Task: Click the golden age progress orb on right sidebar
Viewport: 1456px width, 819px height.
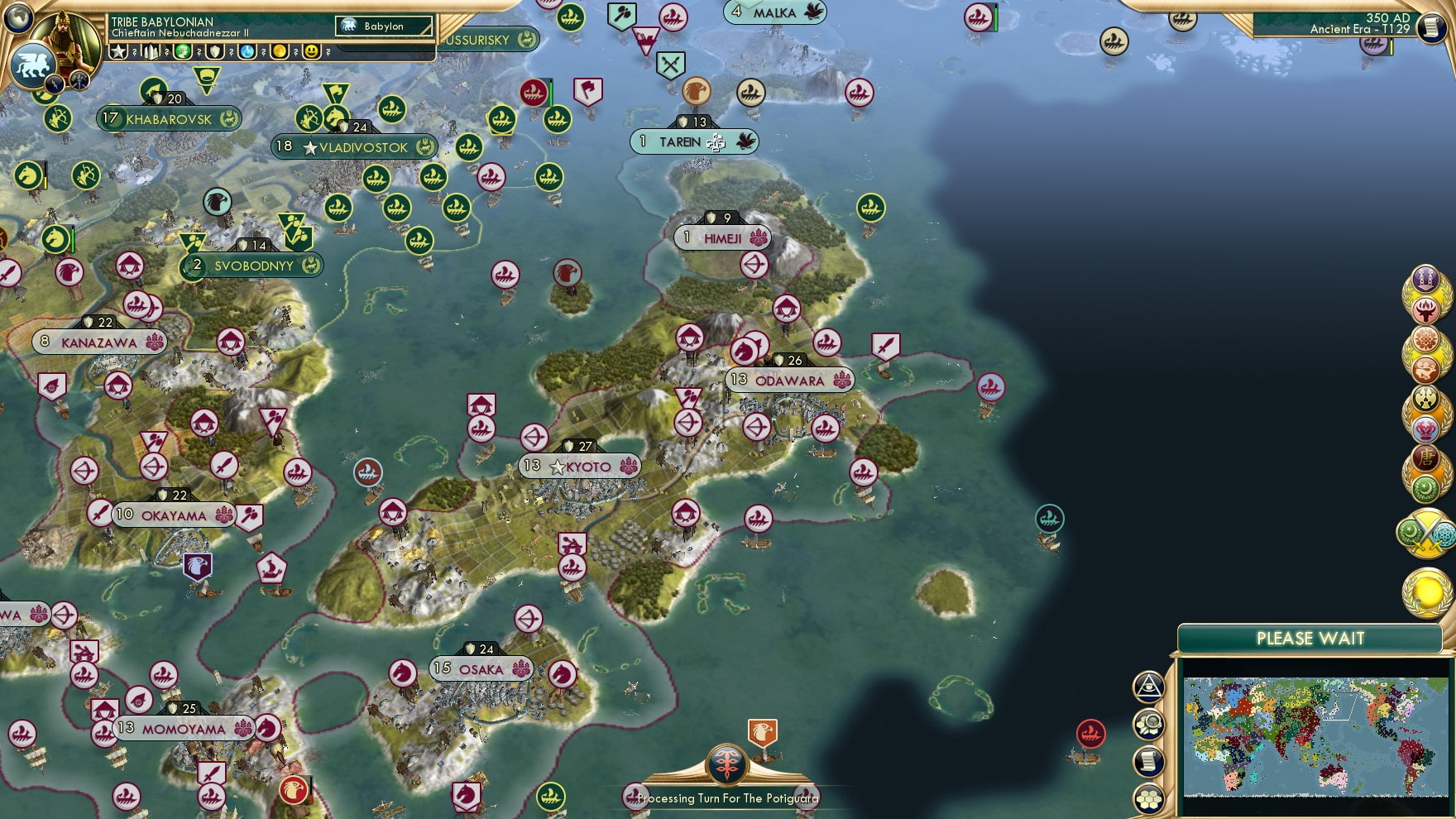Action: [1426, 587]
